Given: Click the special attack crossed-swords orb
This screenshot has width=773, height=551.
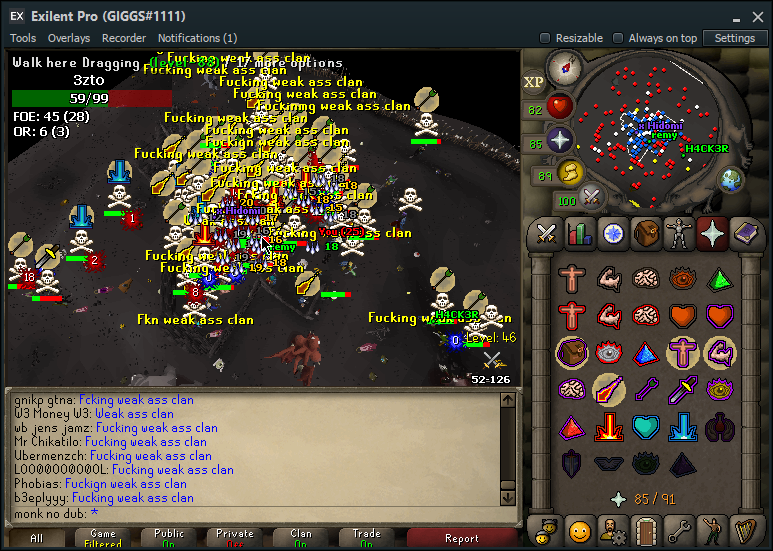Looking at the screenshot, I should [x=592, y=198].
